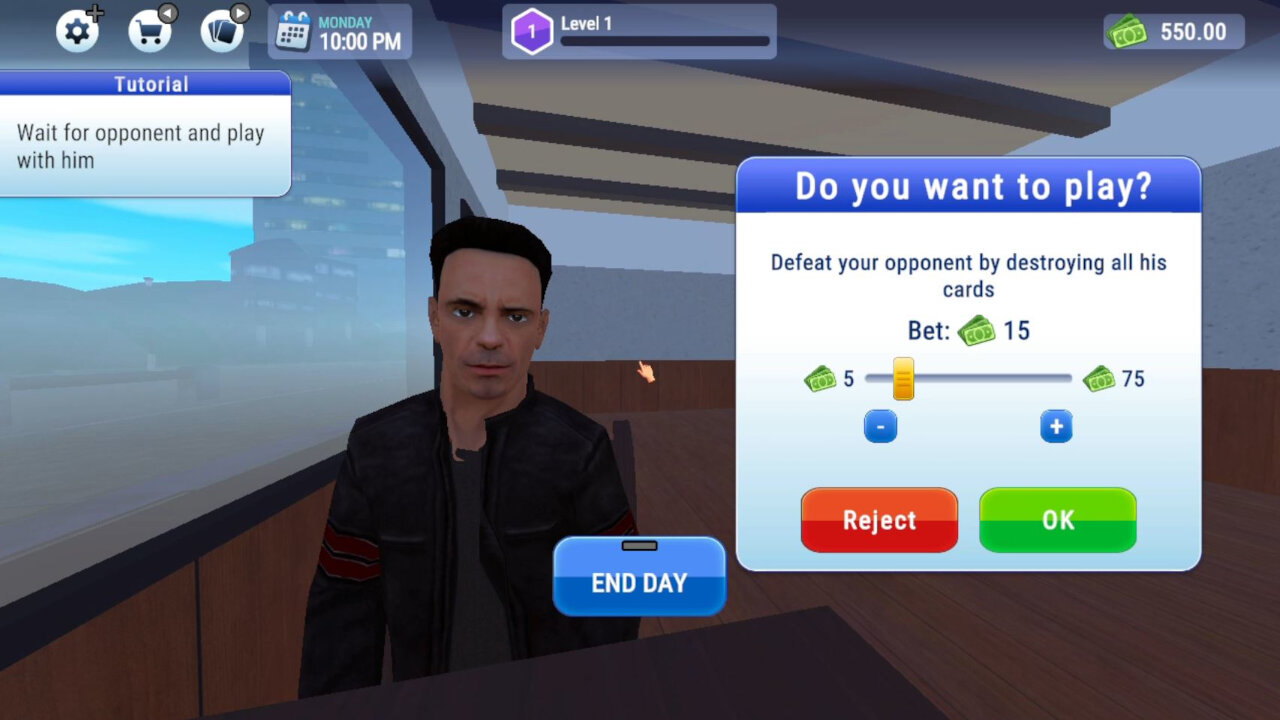Click the minus button to lower the bet
This screenshot has height=720, width=1280.
[x=881, y=425]
